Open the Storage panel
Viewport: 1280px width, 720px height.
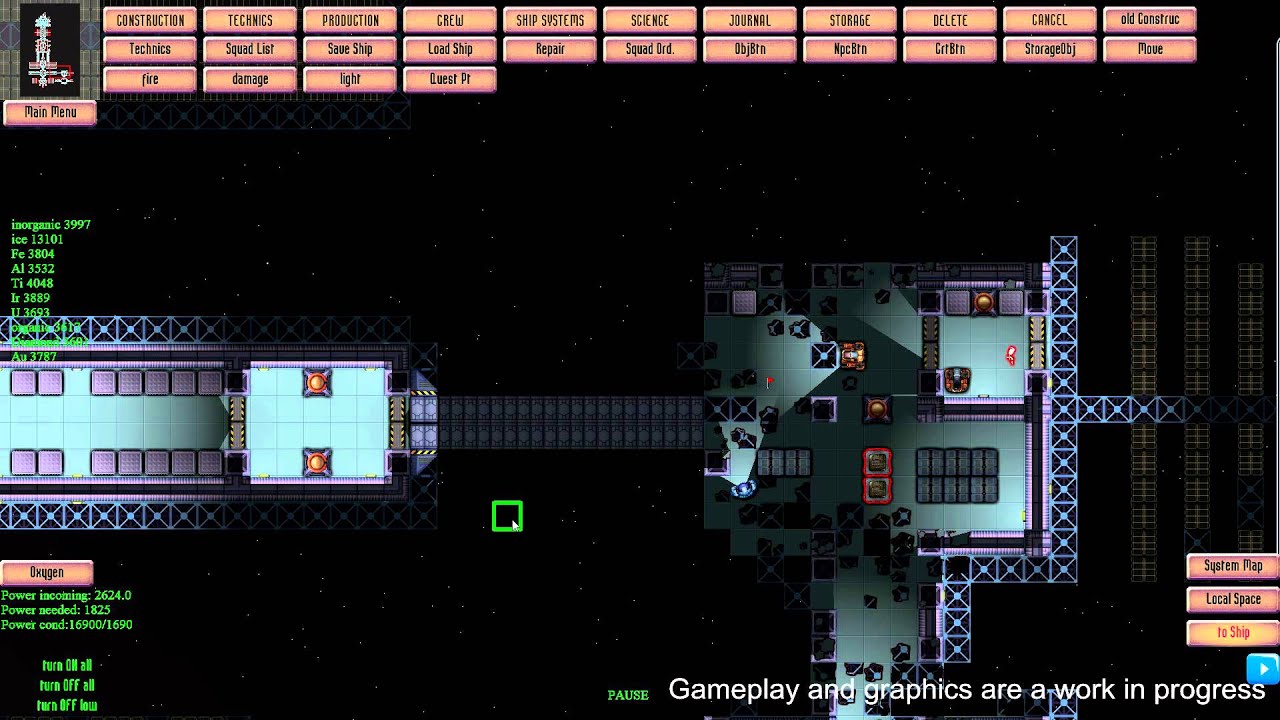click(850, 20)
